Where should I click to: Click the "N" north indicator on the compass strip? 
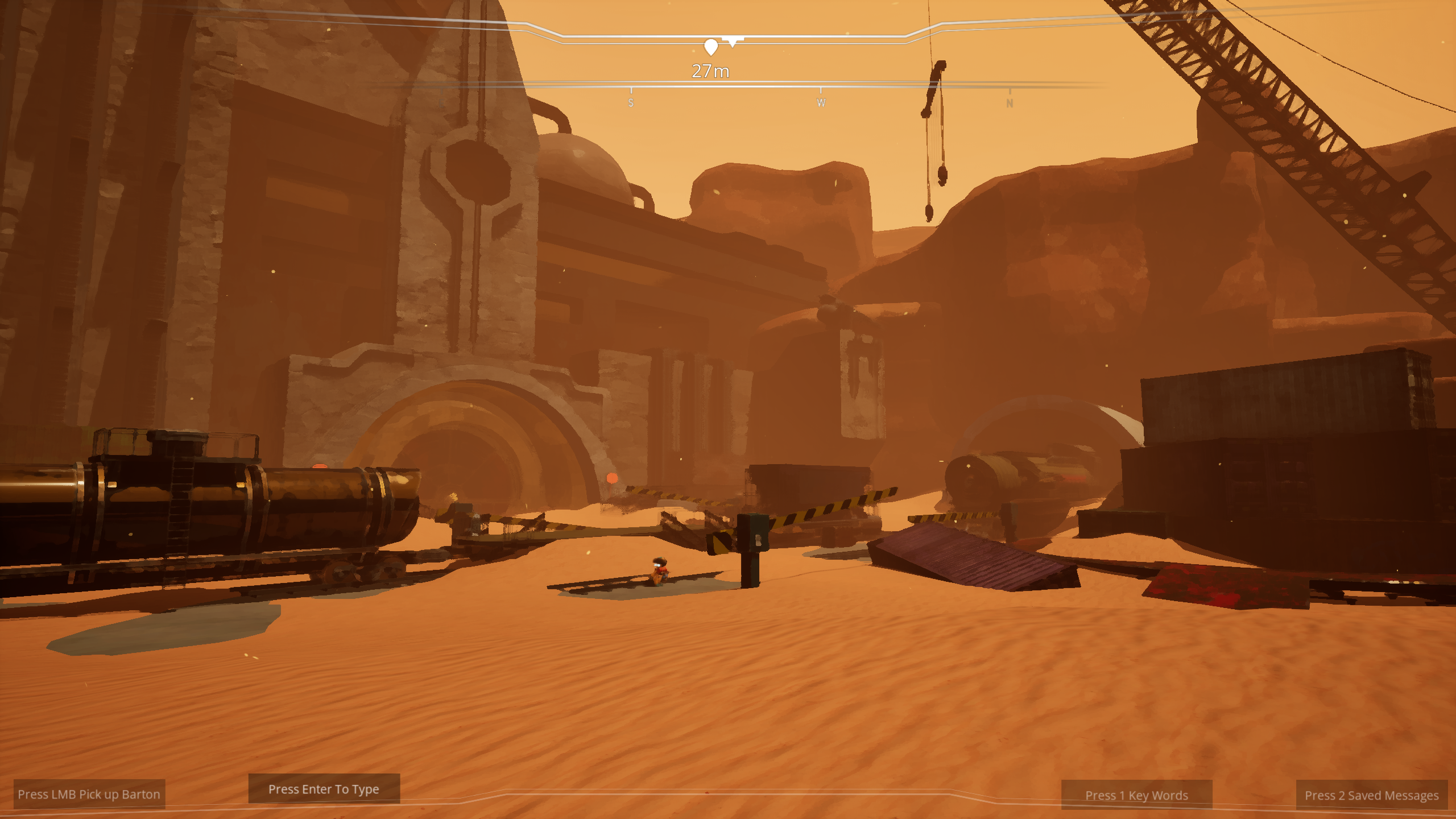pyautogui.click(x=1009, y=104)
